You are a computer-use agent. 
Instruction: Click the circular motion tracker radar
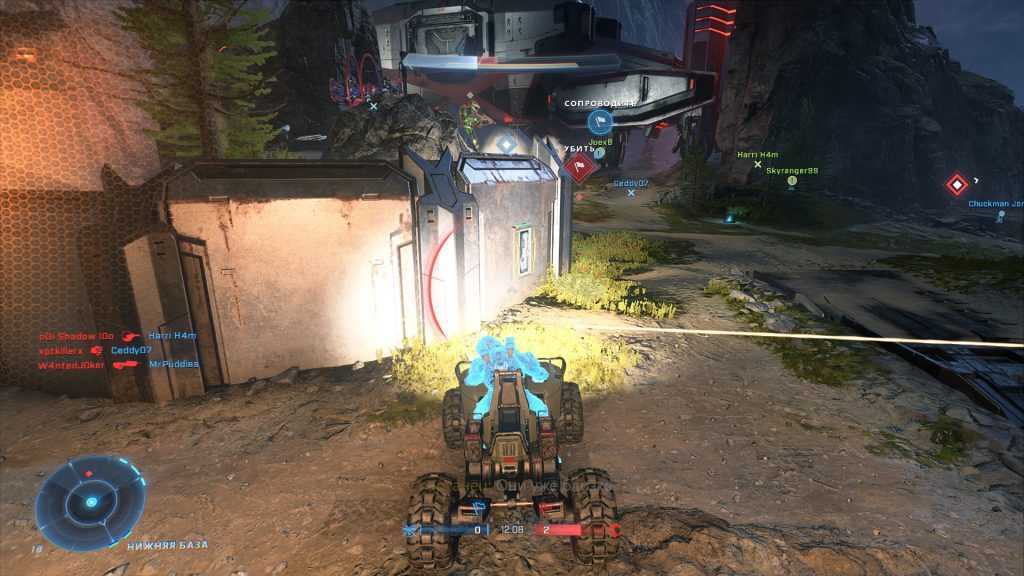[90, 501]
